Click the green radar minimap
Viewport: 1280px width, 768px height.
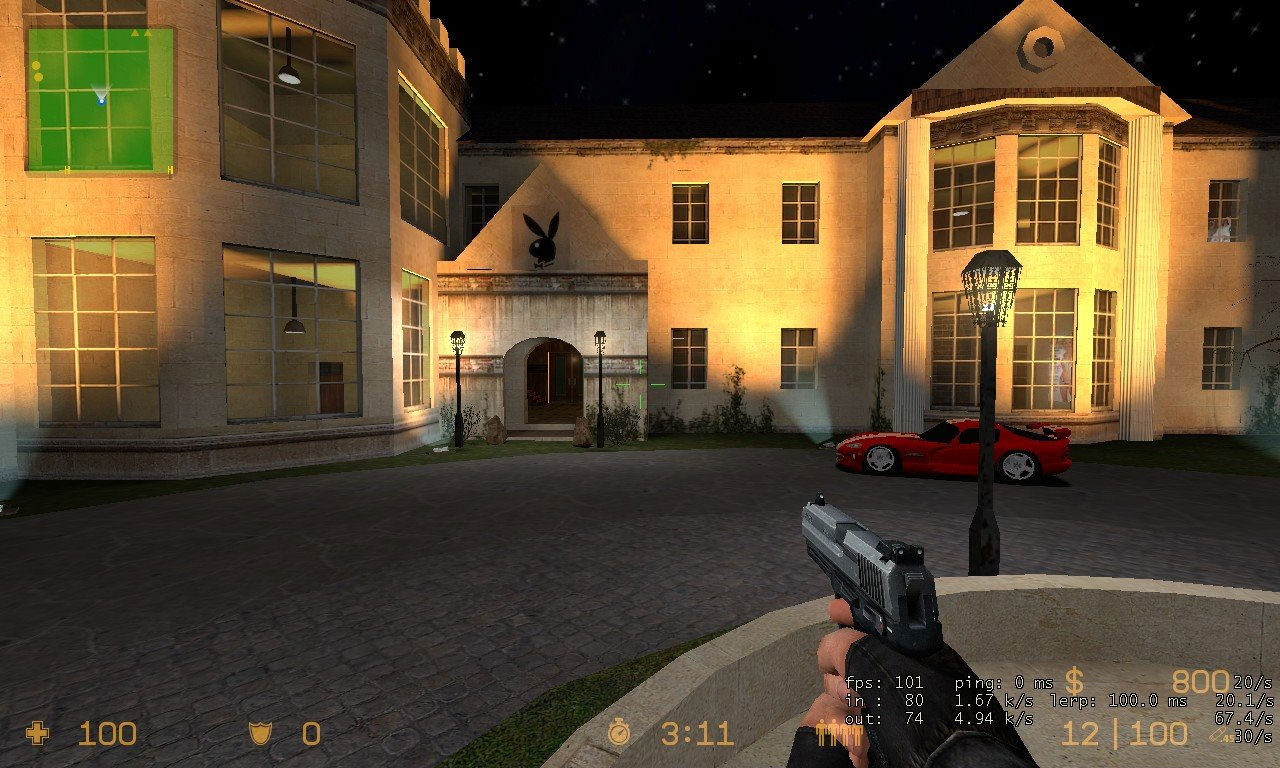(x=100, y=99)
